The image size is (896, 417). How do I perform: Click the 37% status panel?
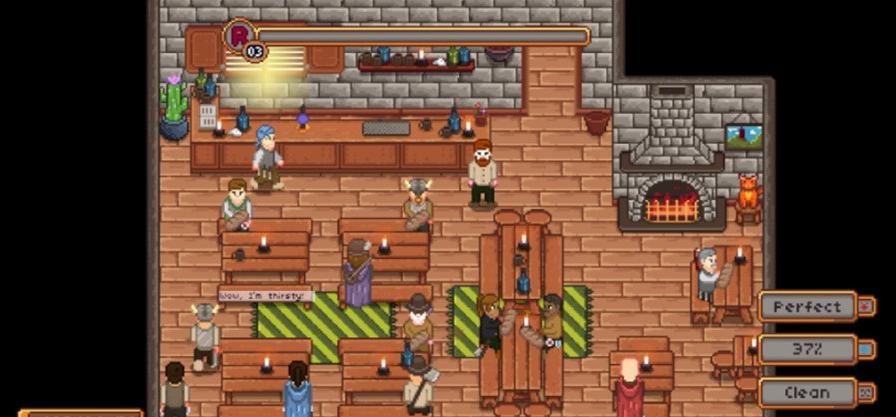(x=808, y=349)
